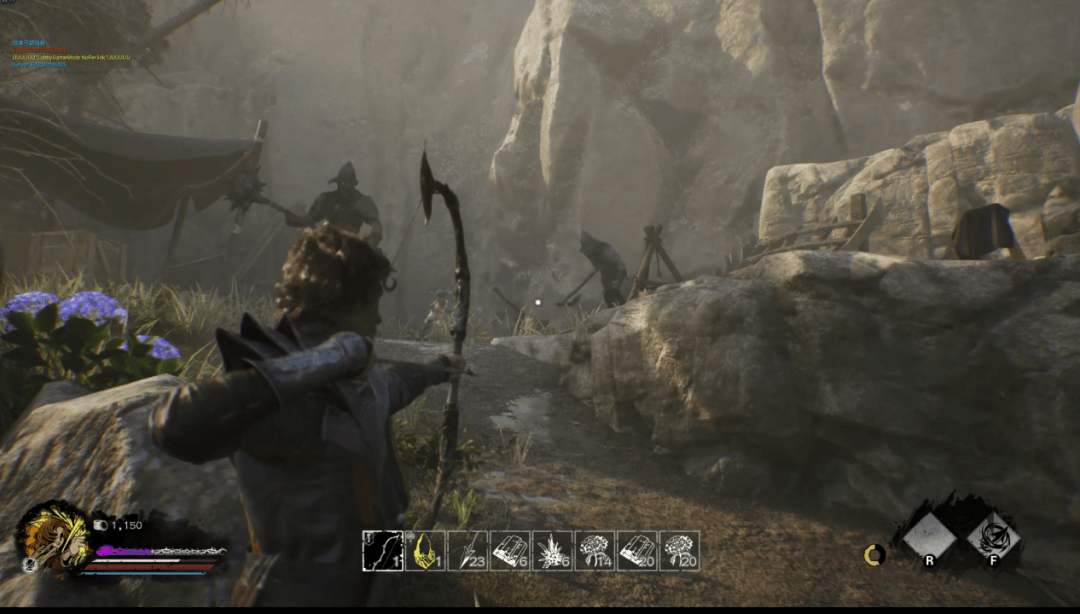Click the empty diamond skill slot
Viewport: 1080px width, 614px height.
point(929,538)
